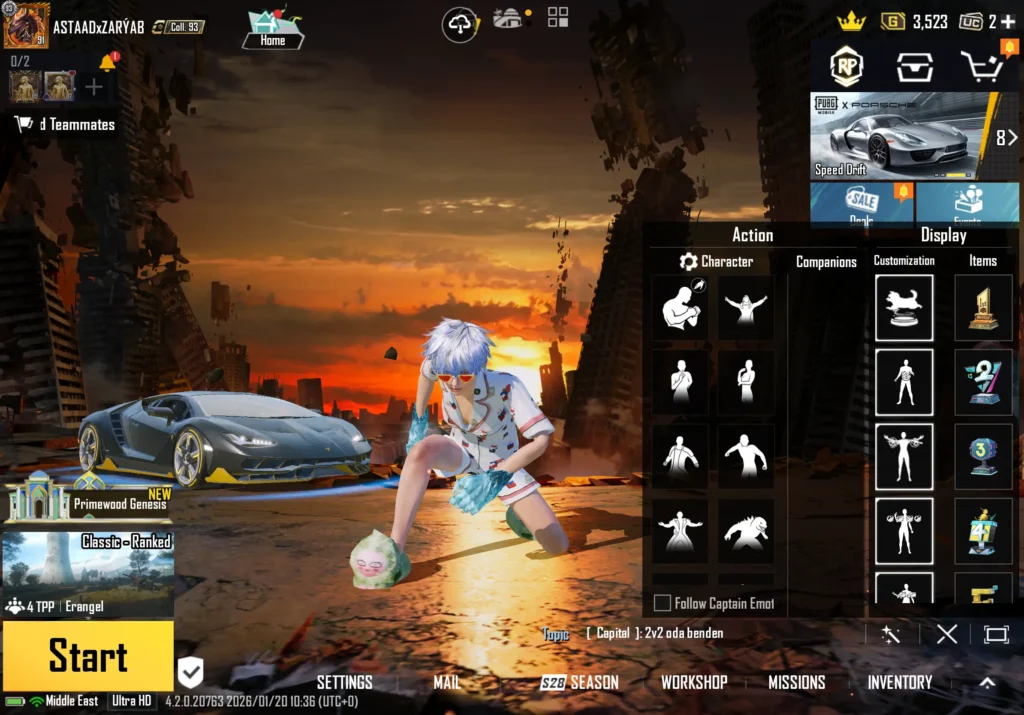The height and width of the screenshot is (715, 1024).
Task: Add a teammate with the plus slot
Action: (x=94, y=87)
